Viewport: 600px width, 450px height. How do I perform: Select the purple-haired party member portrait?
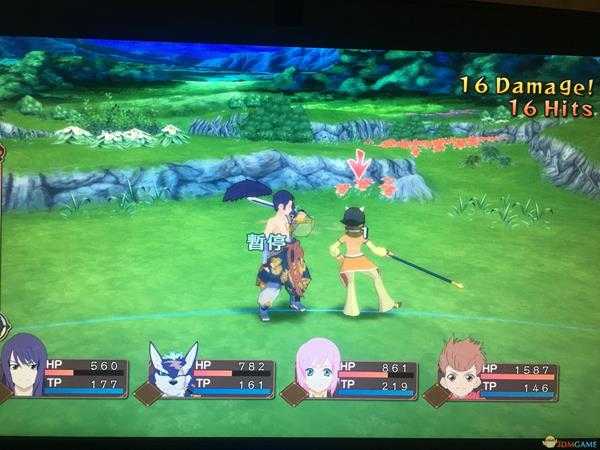25,366
